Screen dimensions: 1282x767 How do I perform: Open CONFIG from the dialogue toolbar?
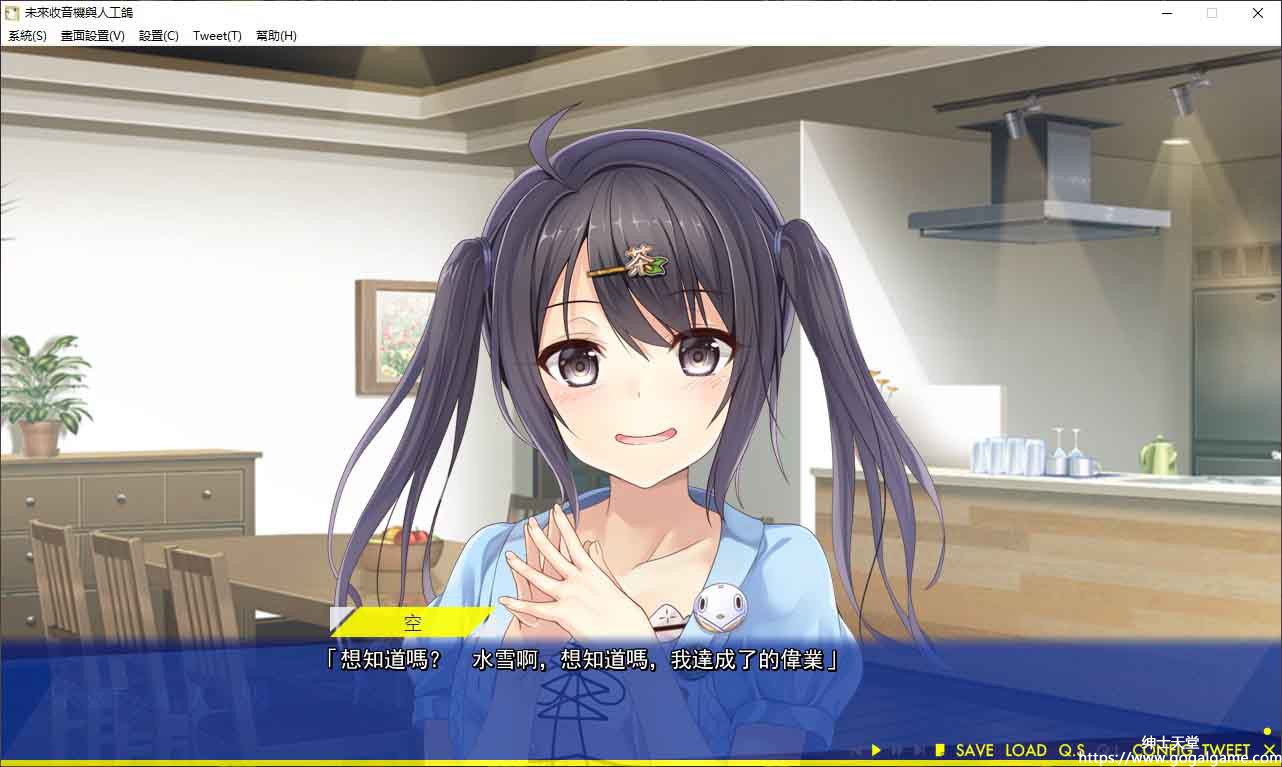pos(1163,750)
